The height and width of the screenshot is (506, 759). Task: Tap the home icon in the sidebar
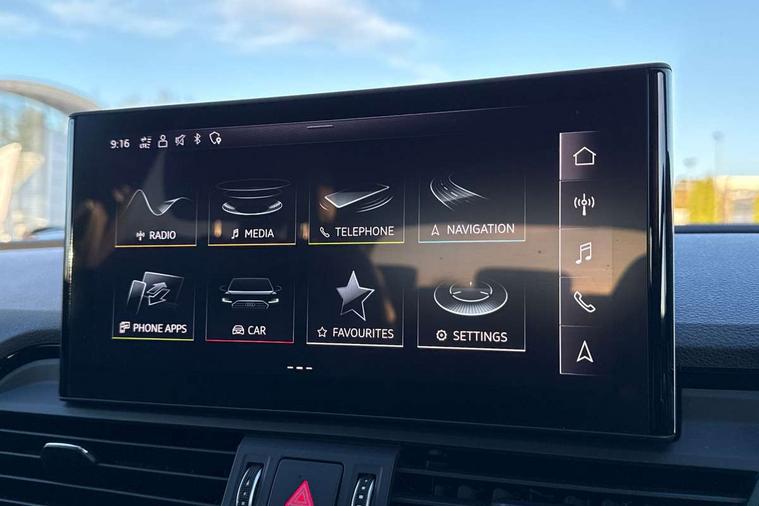pyautogui.click(x=584, y=156)
